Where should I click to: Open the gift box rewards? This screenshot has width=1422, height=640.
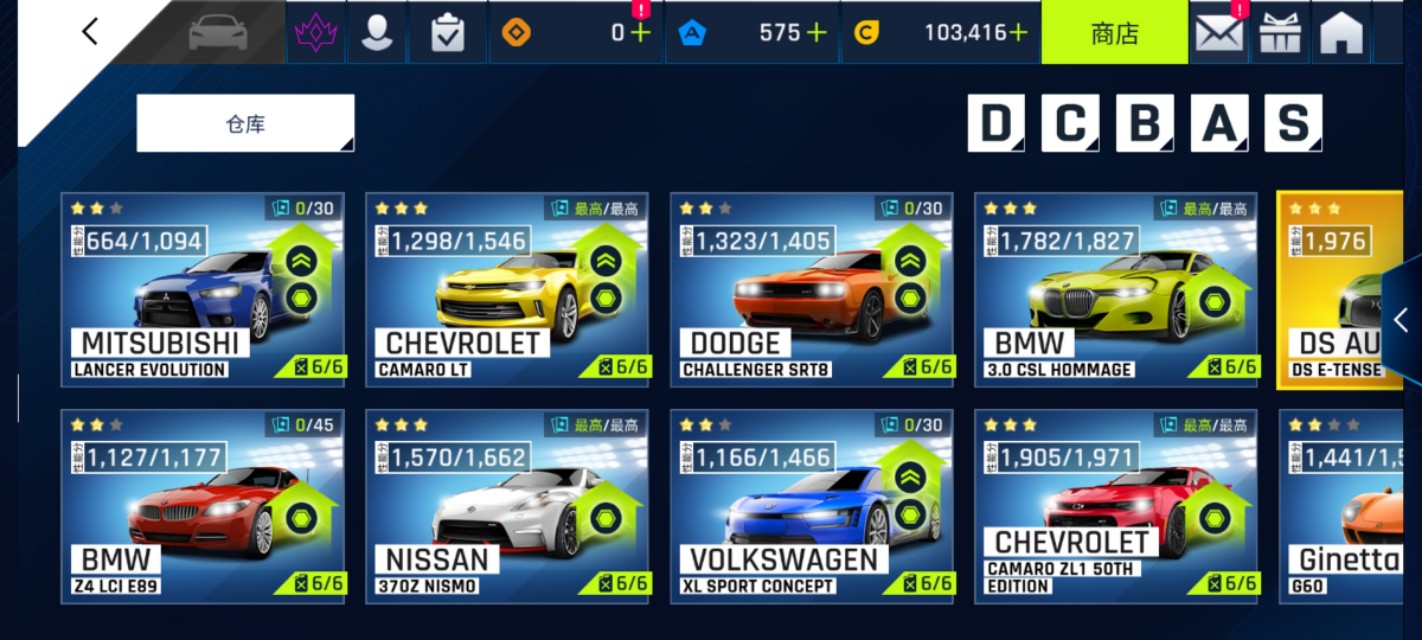(1280, 33)
